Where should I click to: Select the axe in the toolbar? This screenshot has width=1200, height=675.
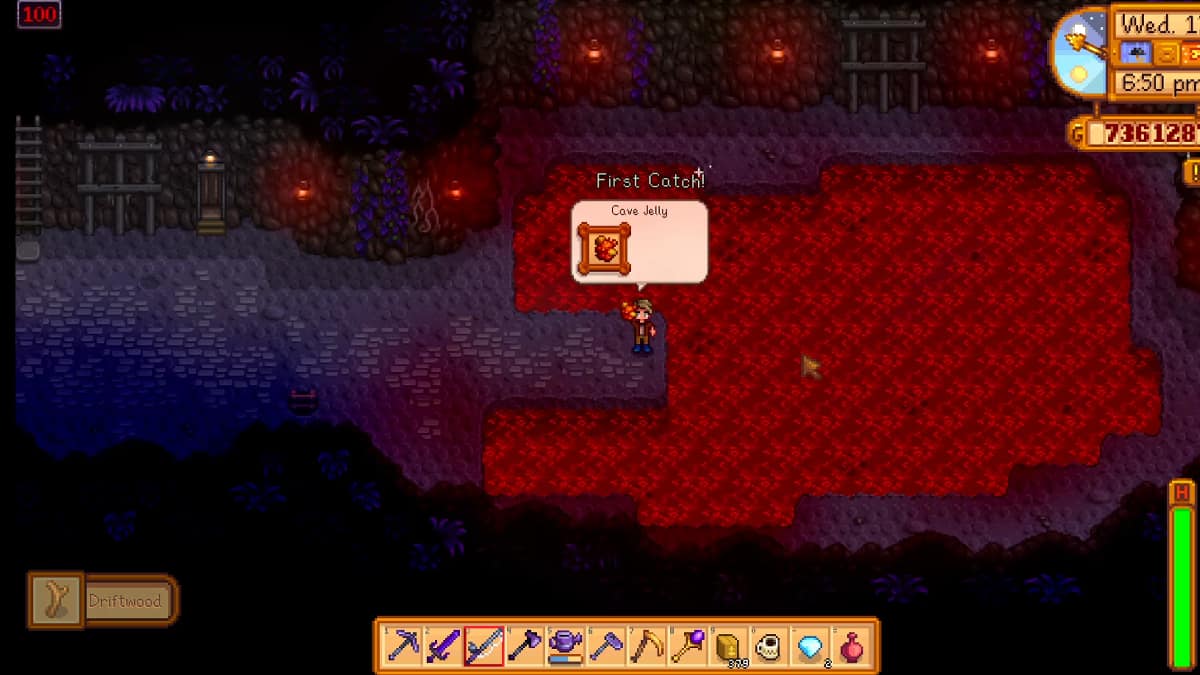[524, 646]
